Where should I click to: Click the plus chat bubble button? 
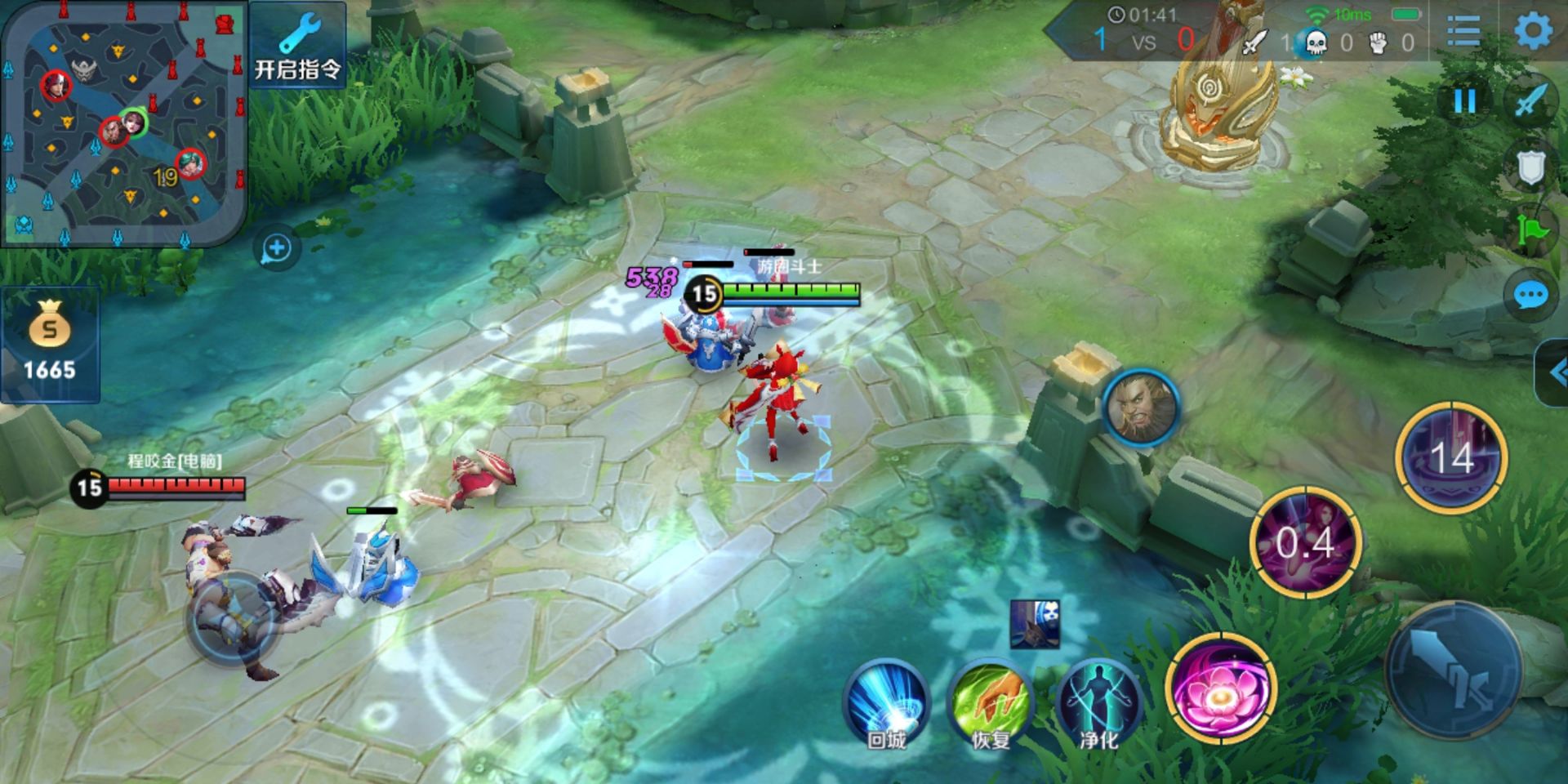tap(276, 249)
